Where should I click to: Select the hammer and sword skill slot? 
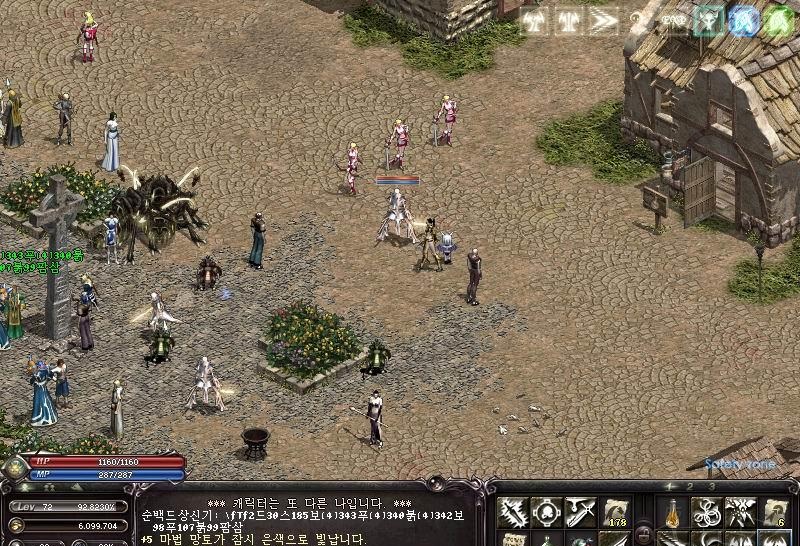(579, 511)
